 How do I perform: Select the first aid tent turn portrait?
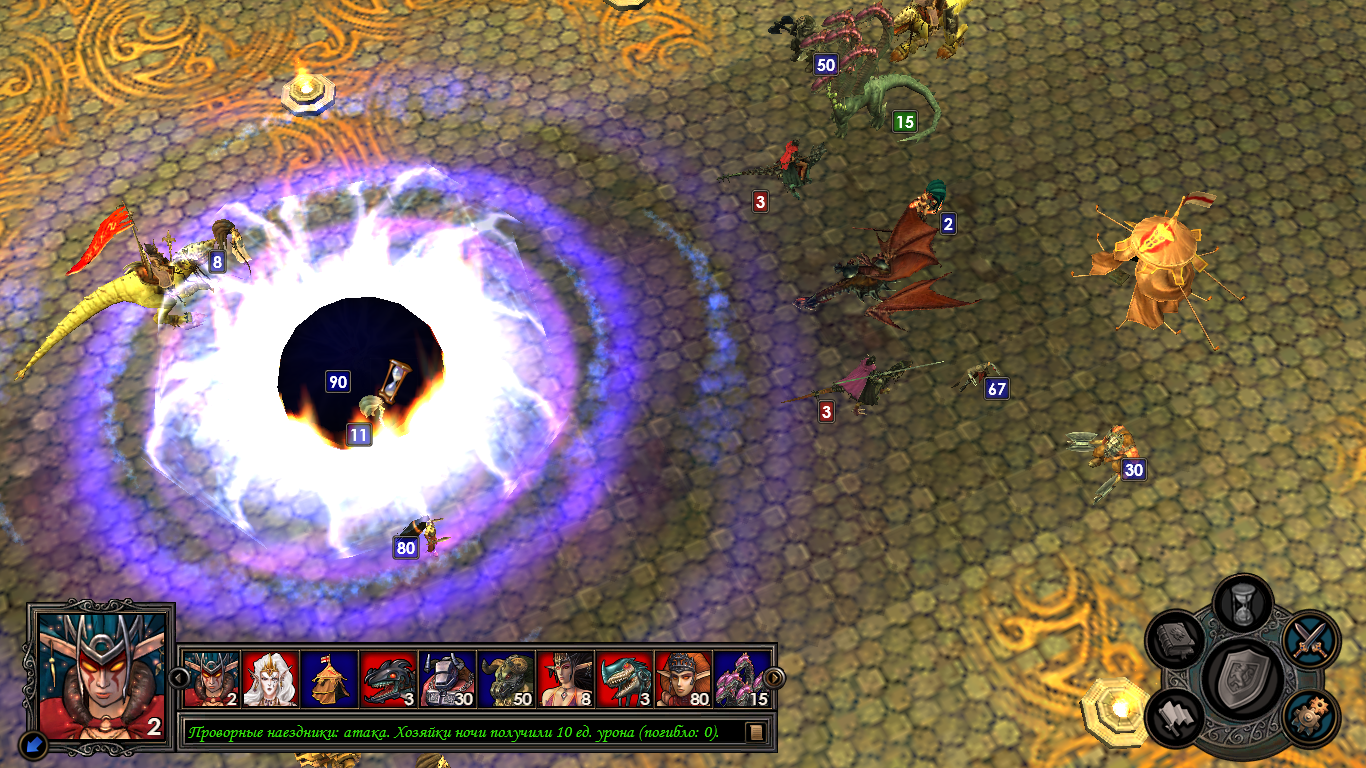pyautogui.click(x=330, y=679)
